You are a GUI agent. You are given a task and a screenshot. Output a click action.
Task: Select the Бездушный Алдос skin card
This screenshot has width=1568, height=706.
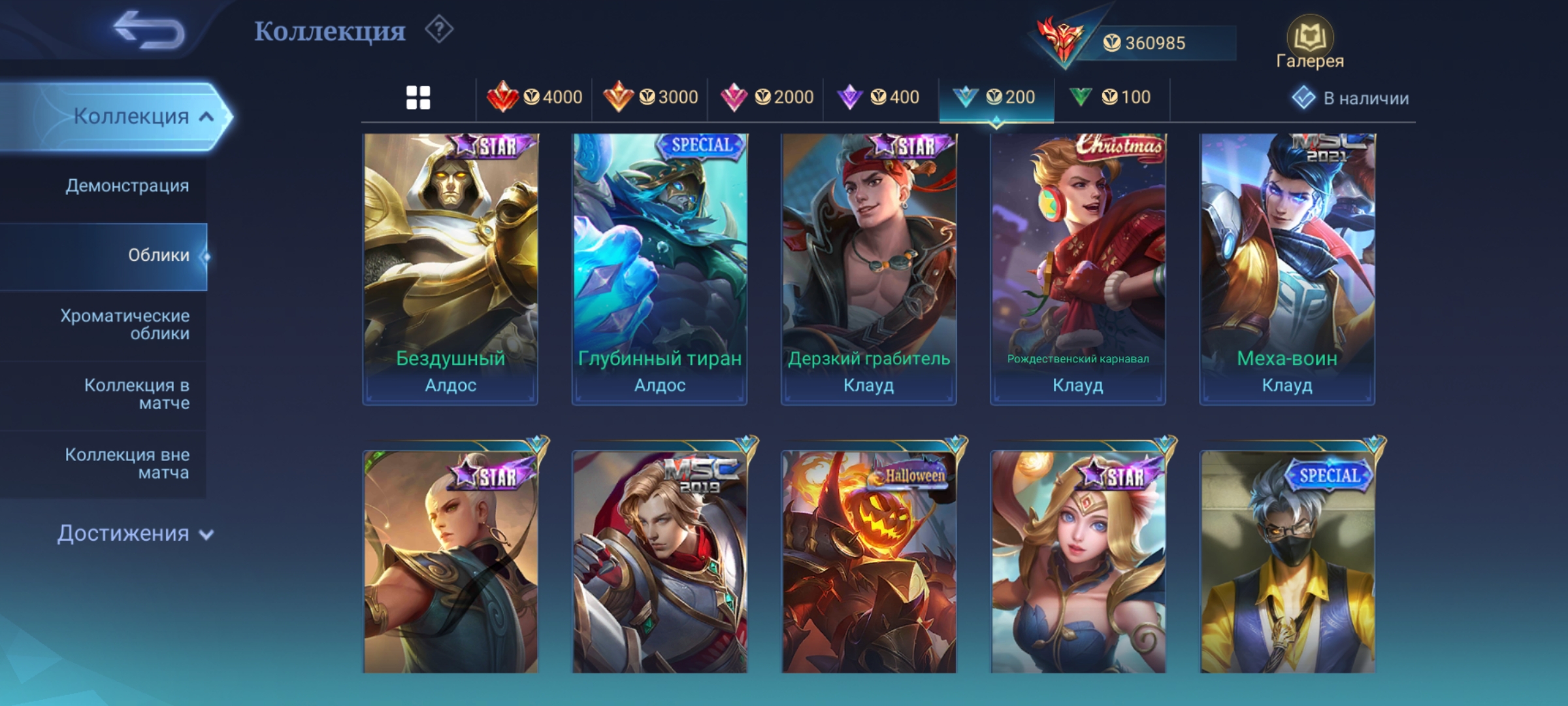(450, 269)
